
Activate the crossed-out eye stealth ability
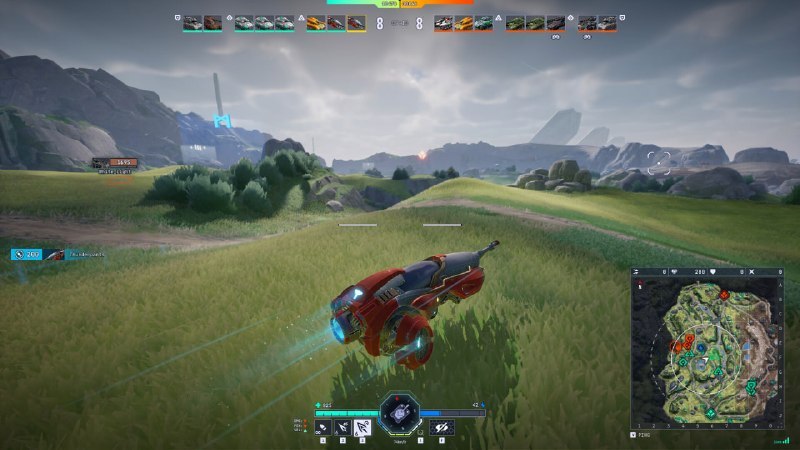point(441,428)
